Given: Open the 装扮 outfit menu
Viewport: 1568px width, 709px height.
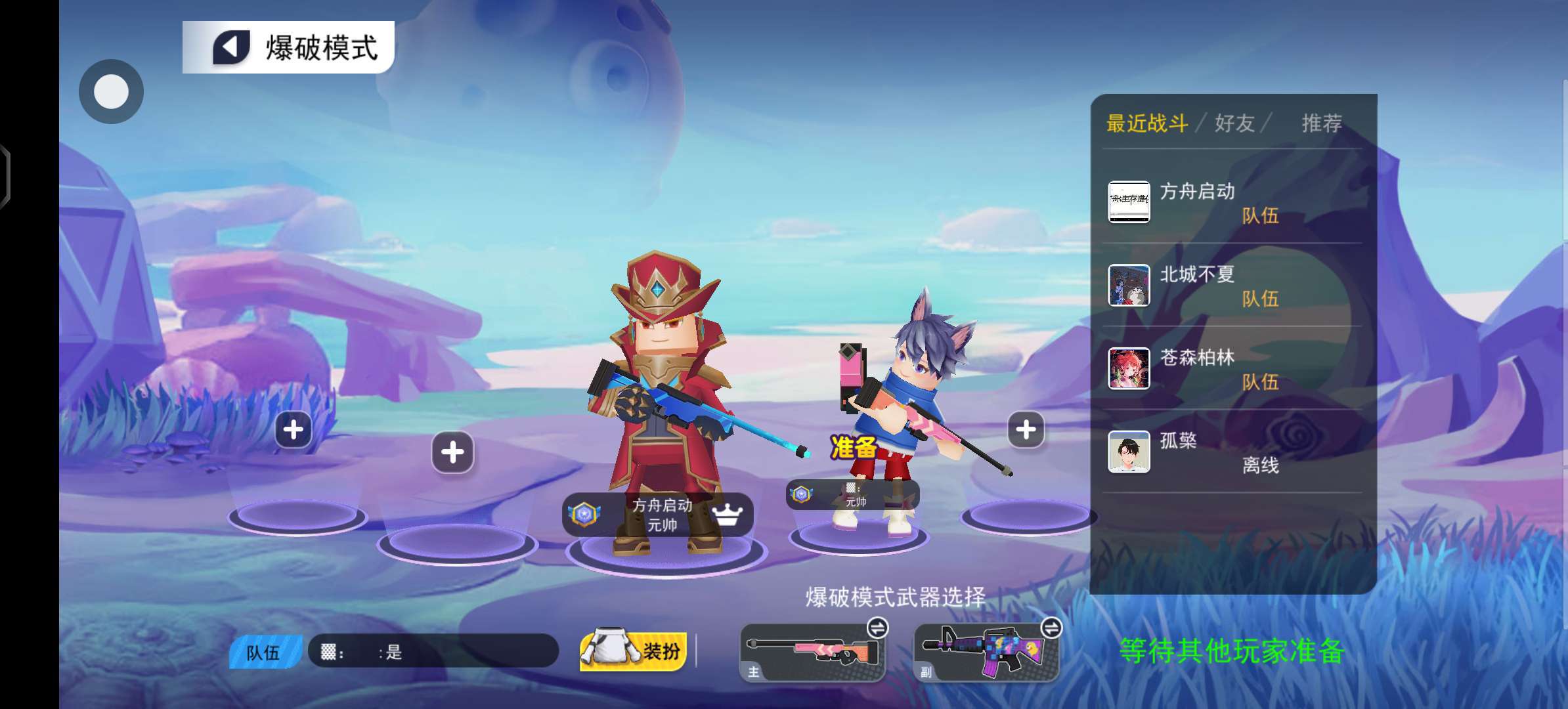Looking at the screenshot, I should (x=633, y=651).
